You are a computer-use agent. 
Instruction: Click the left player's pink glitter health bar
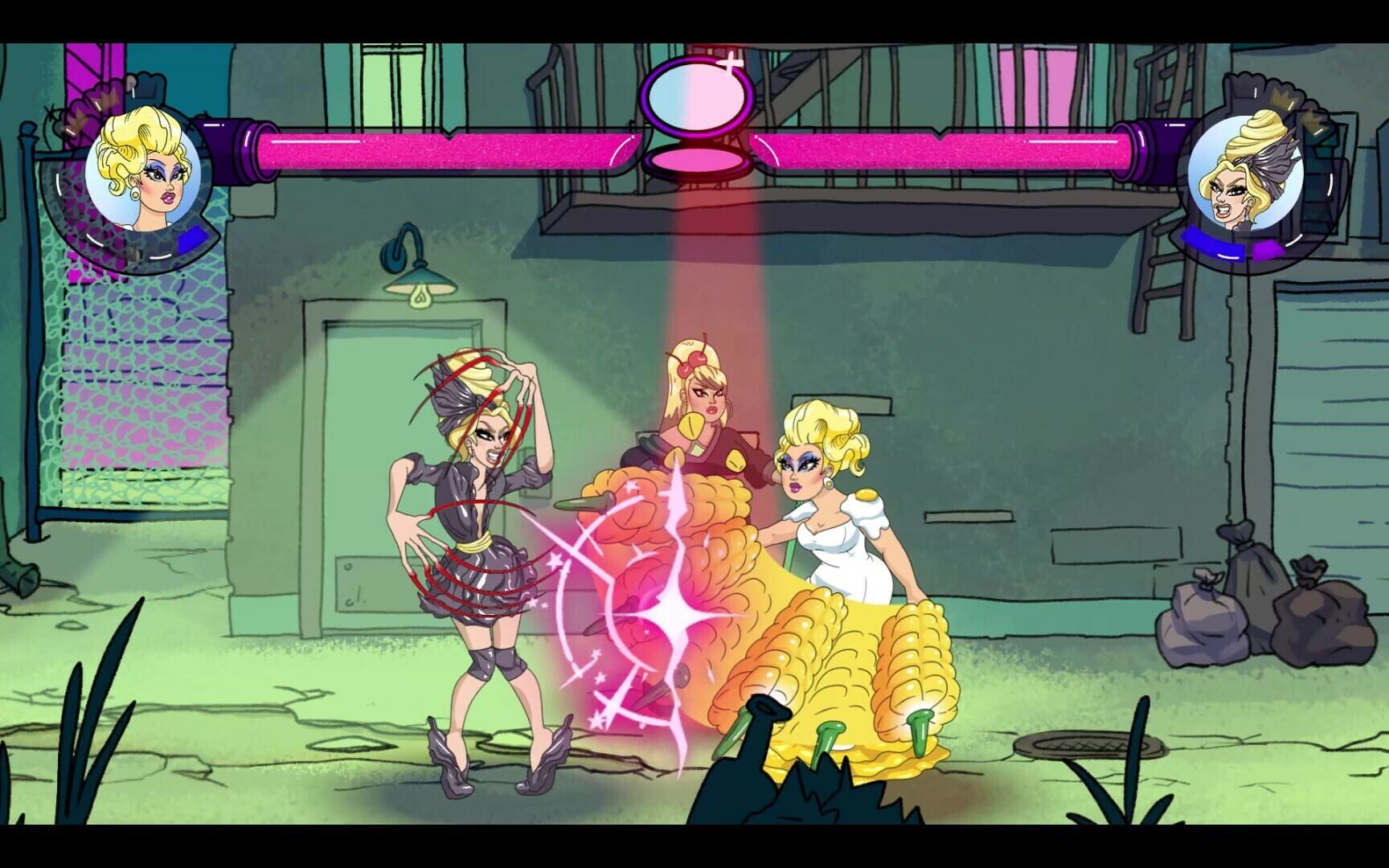click(x=450, y=149)
